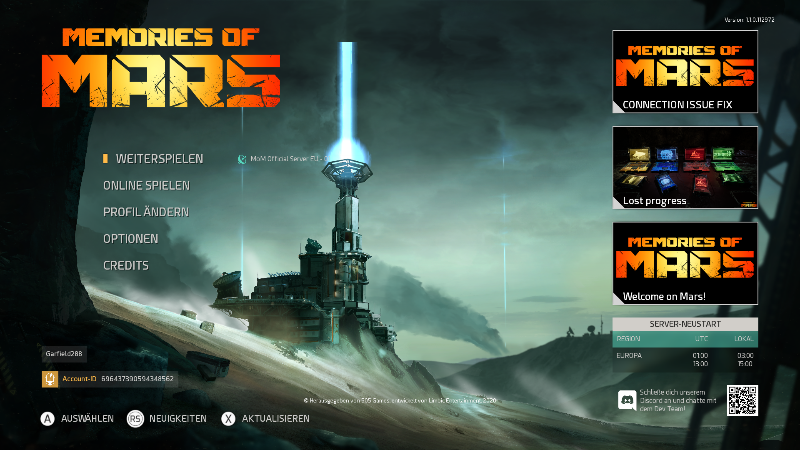Open the Online Spielen menu

(x=146, y=186)
